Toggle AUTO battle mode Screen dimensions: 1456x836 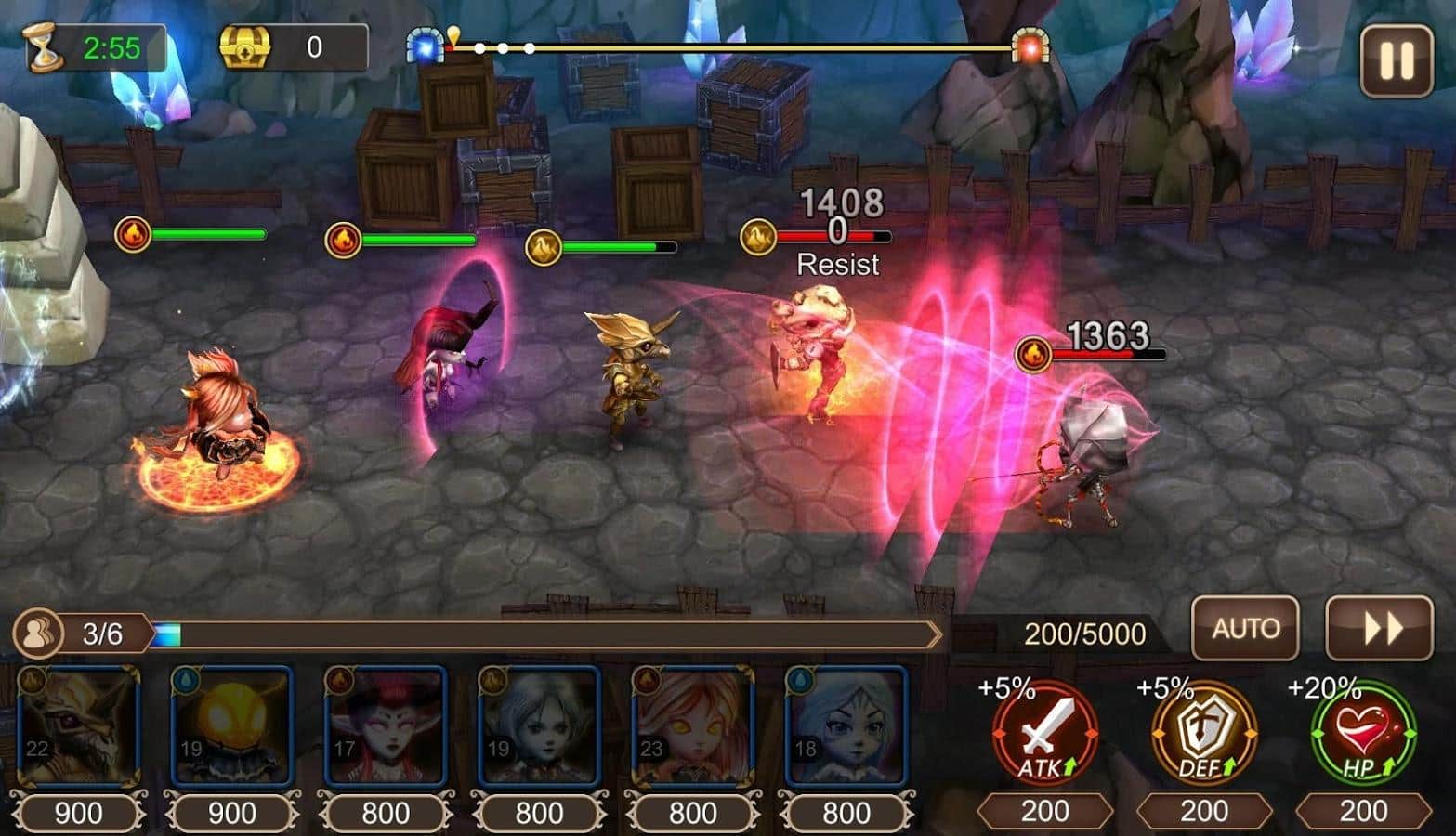coord(1245,629)
